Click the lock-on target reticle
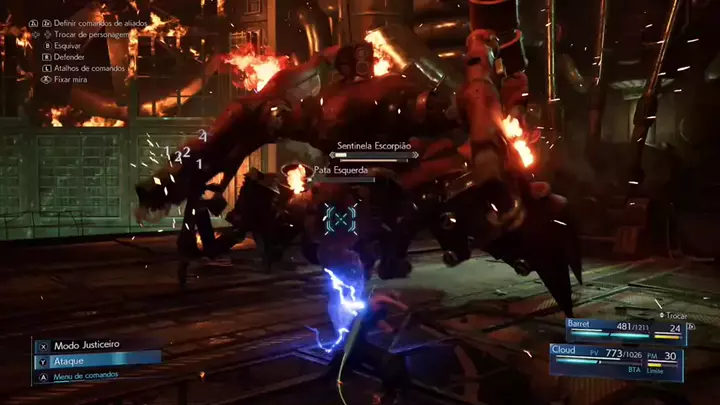This screenshot has width=720, height=405. pyautogui.click(x=341, y=217)
